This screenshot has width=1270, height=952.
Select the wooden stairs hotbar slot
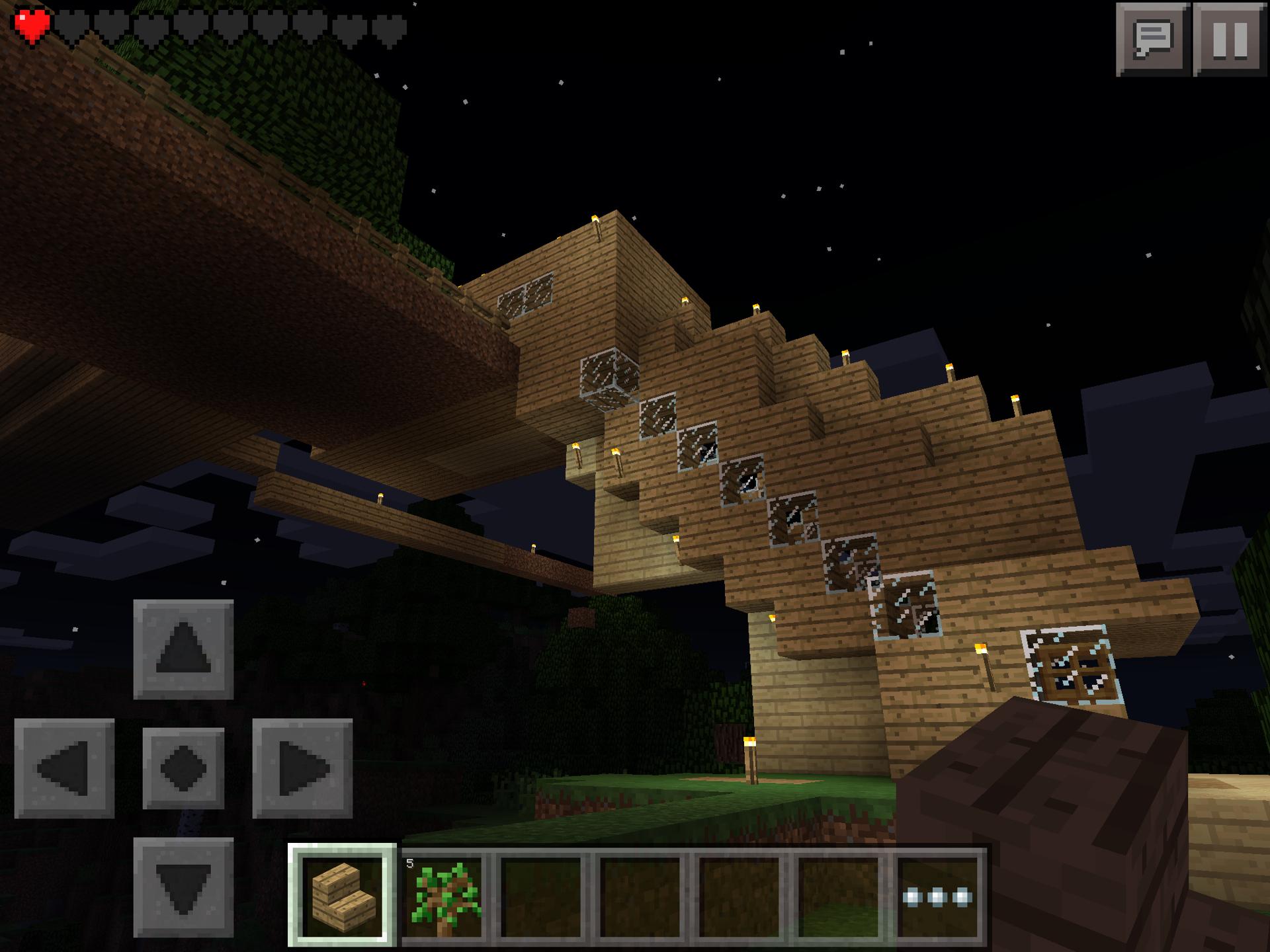coord(342,896)
